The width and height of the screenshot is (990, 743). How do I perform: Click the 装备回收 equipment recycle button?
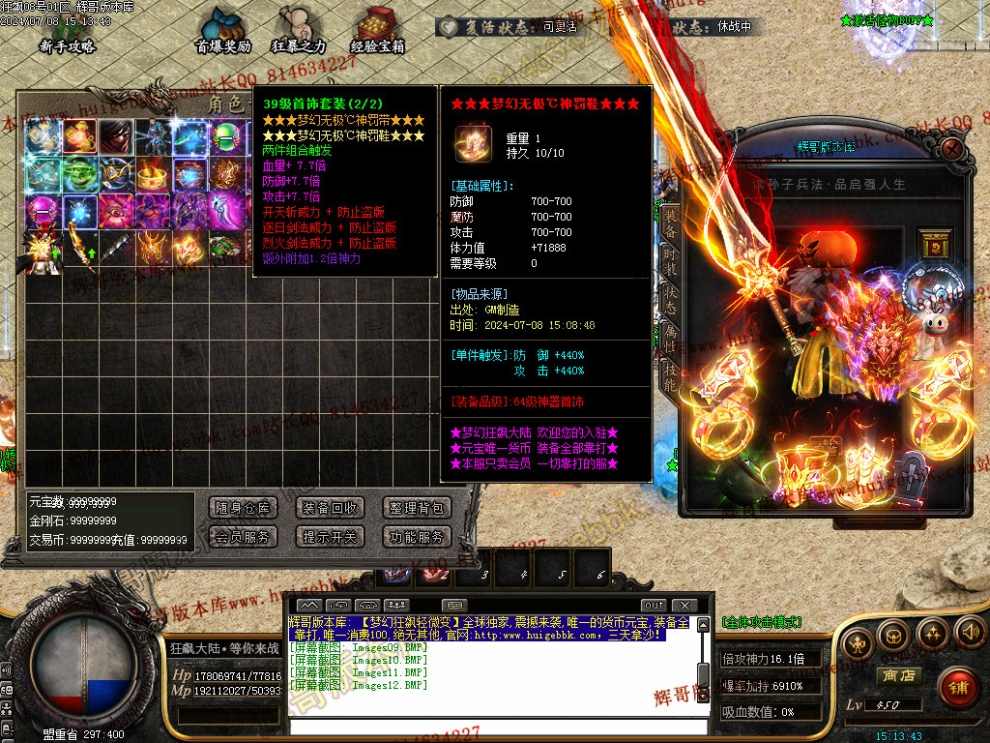point(330,508)
